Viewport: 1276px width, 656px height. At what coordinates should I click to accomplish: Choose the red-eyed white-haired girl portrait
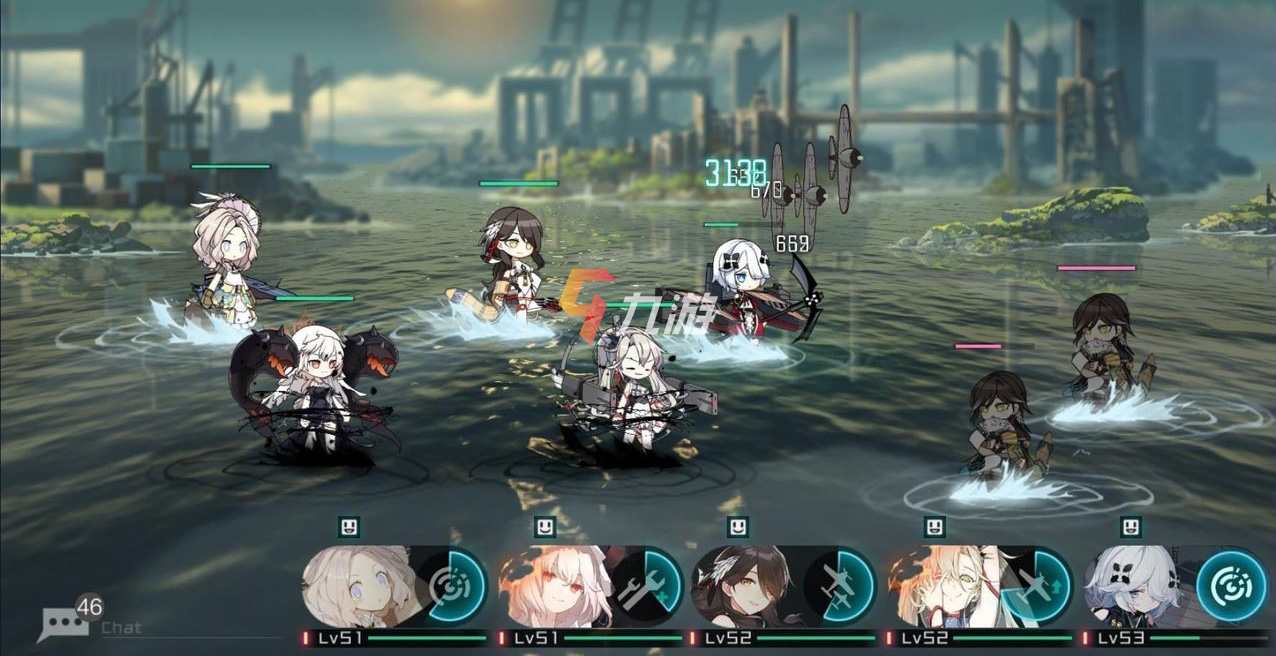tap(550, 587)
